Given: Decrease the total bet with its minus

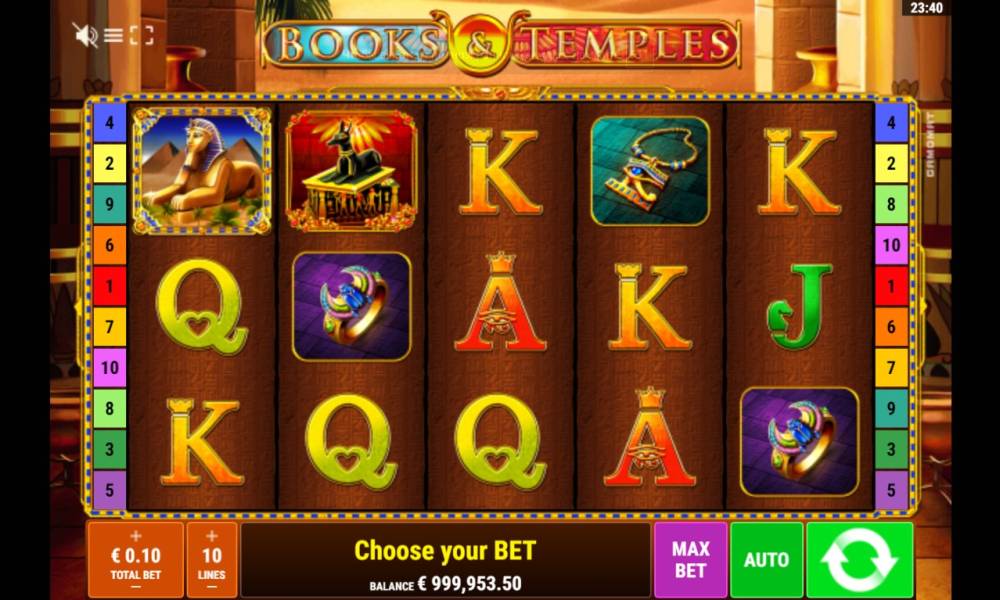Looking at the screenshot, I should tap(136, 588).
